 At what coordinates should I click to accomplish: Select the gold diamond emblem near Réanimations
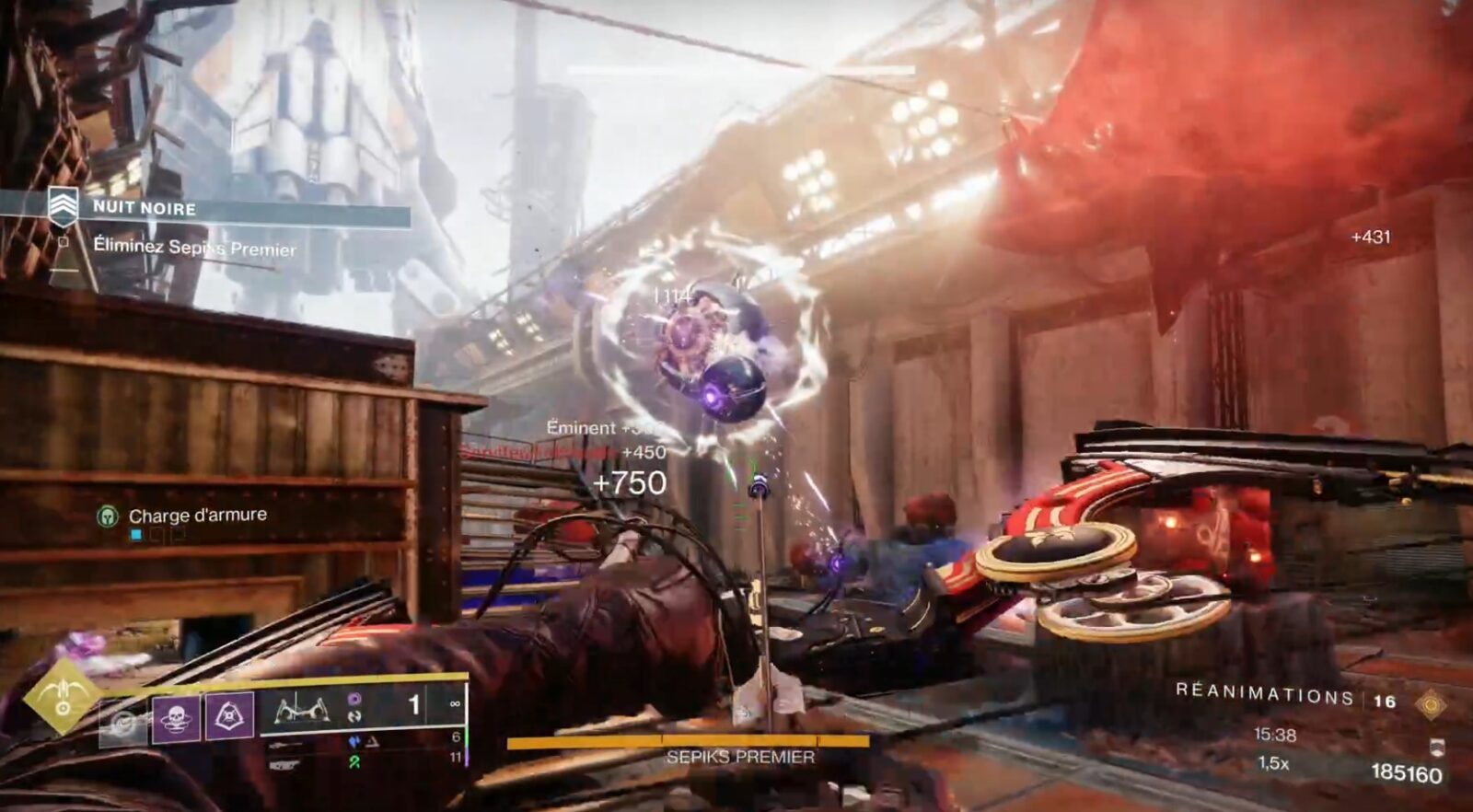pos(1431,703)
